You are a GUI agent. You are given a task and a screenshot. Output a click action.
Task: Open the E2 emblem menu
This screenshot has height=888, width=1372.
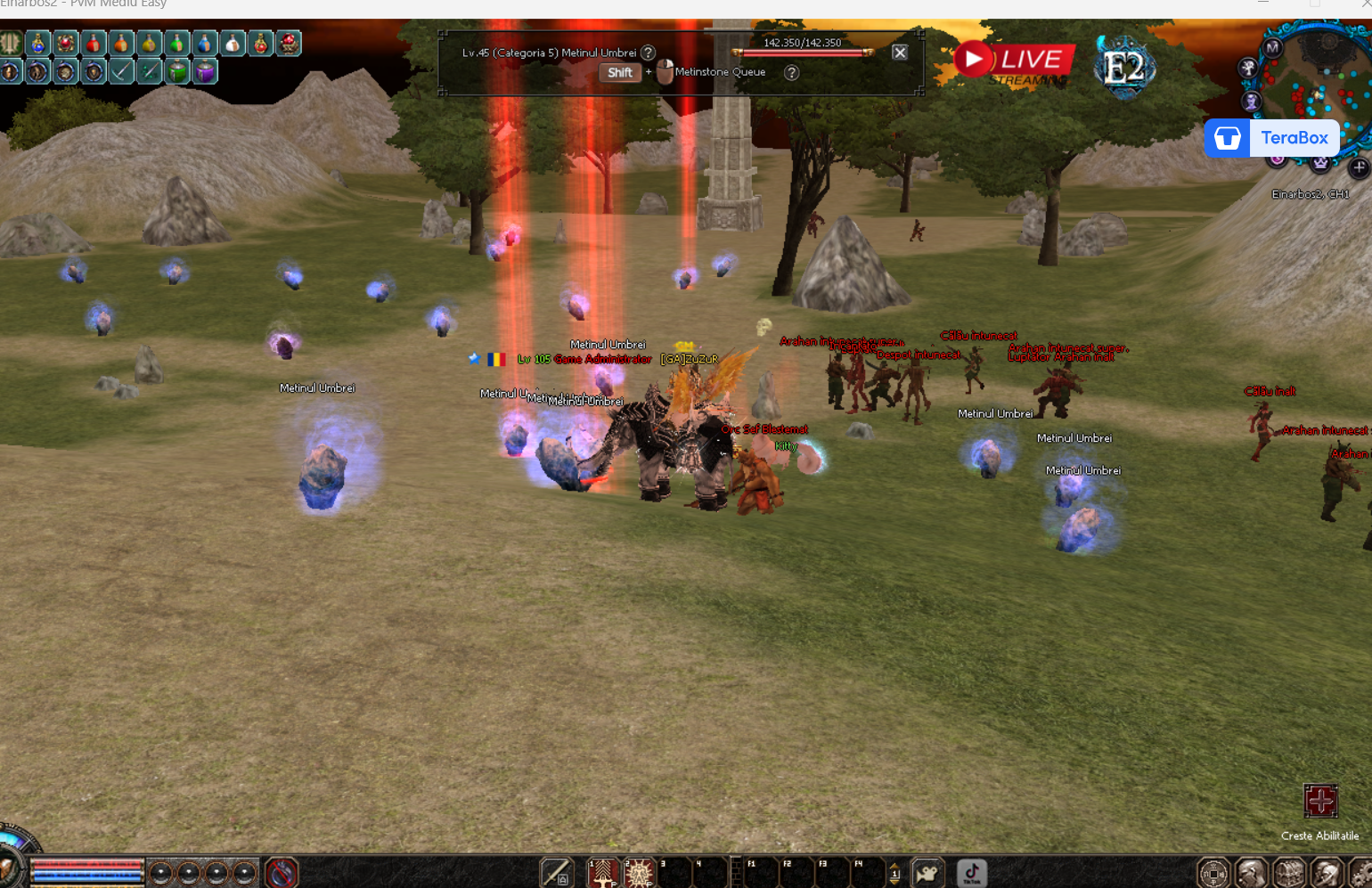click(1124, 67)
